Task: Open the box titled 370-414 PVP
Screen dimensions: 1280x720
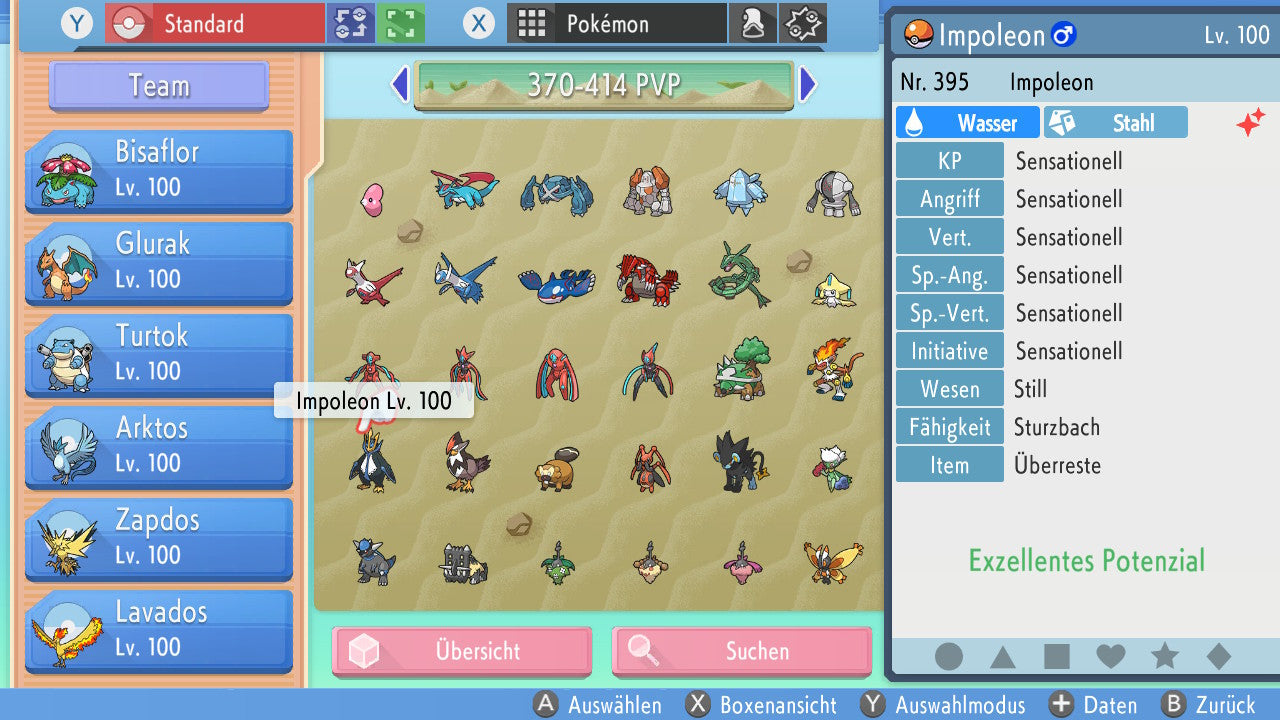Action: pyautogui.click(x=604, y=86)
